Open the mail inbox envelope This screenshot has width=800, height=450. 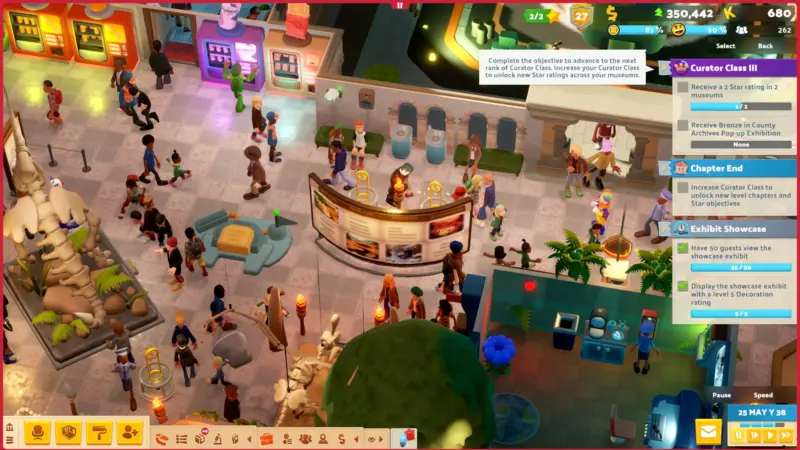pyautogui.click(x=709, y=432)
